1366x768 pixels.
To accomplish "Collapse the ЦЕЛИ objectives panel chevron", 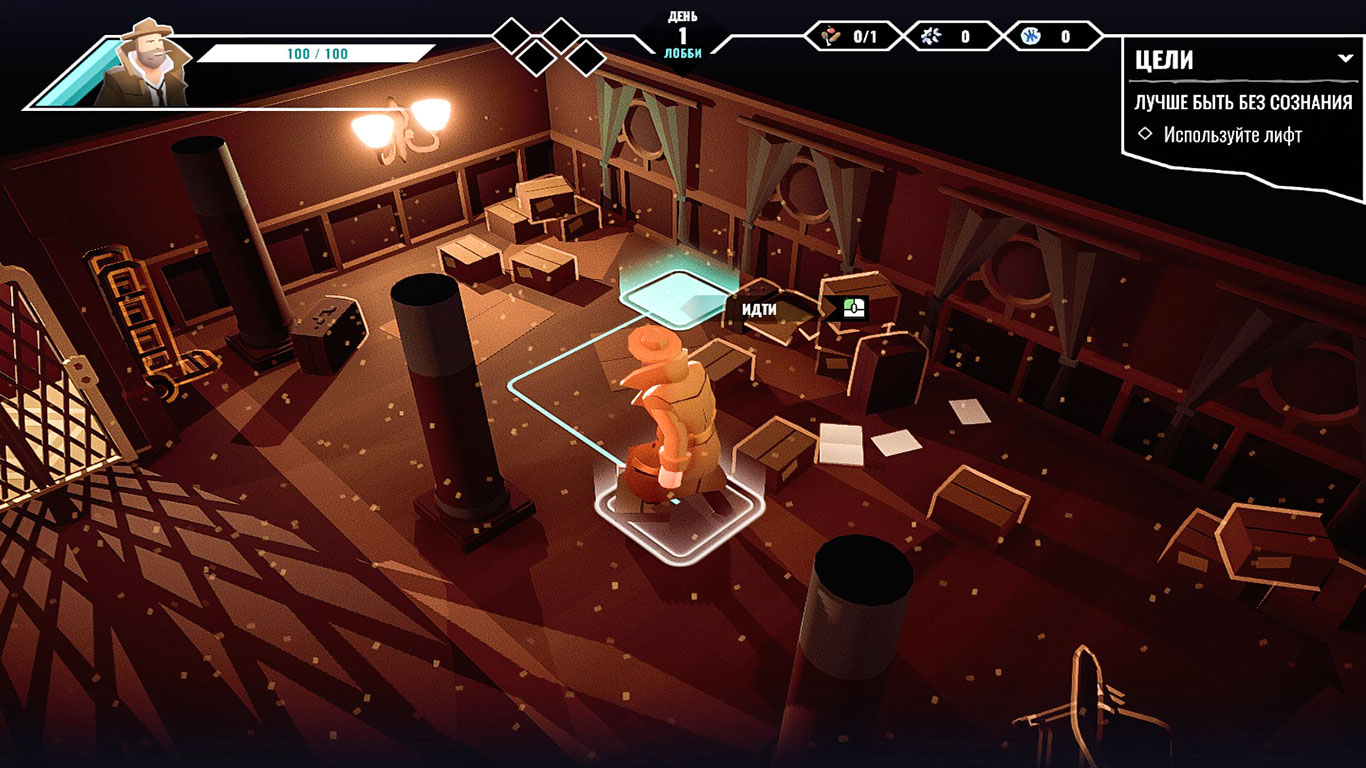I will pyautogui.click(x=1344, y=59).
